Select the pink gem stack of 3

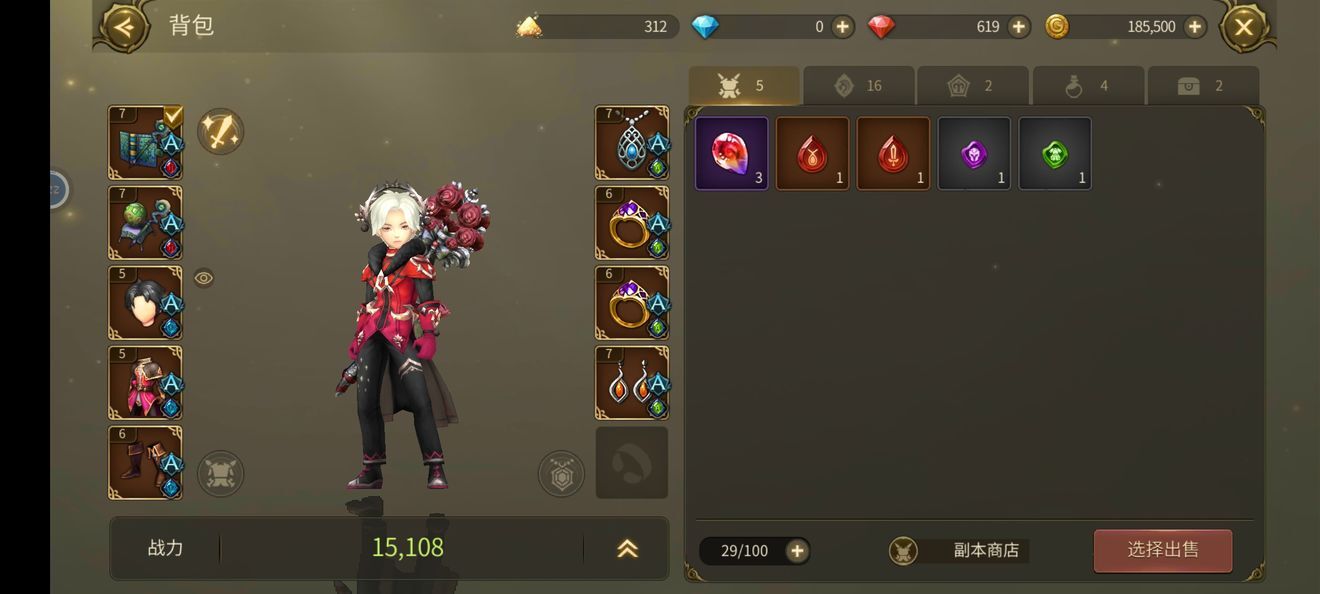[732, 153]
